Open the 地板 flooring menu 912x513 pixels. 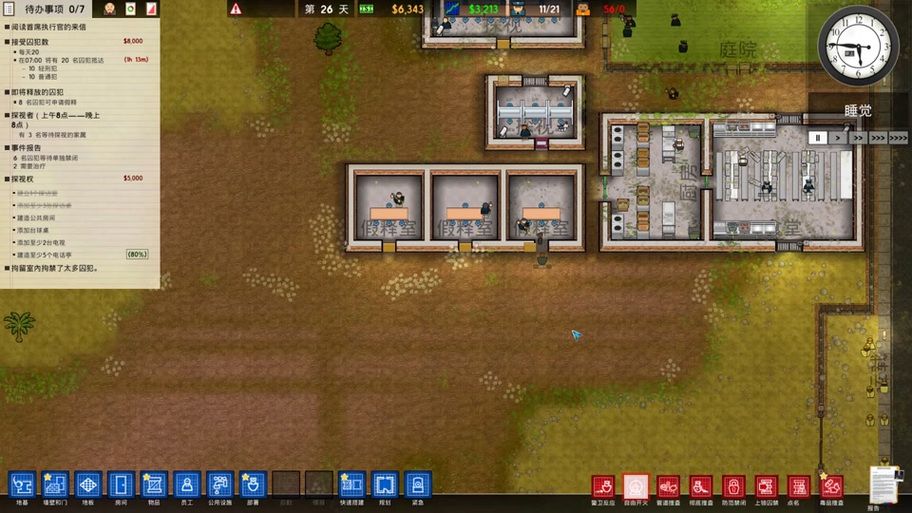(x=88, y=485)
